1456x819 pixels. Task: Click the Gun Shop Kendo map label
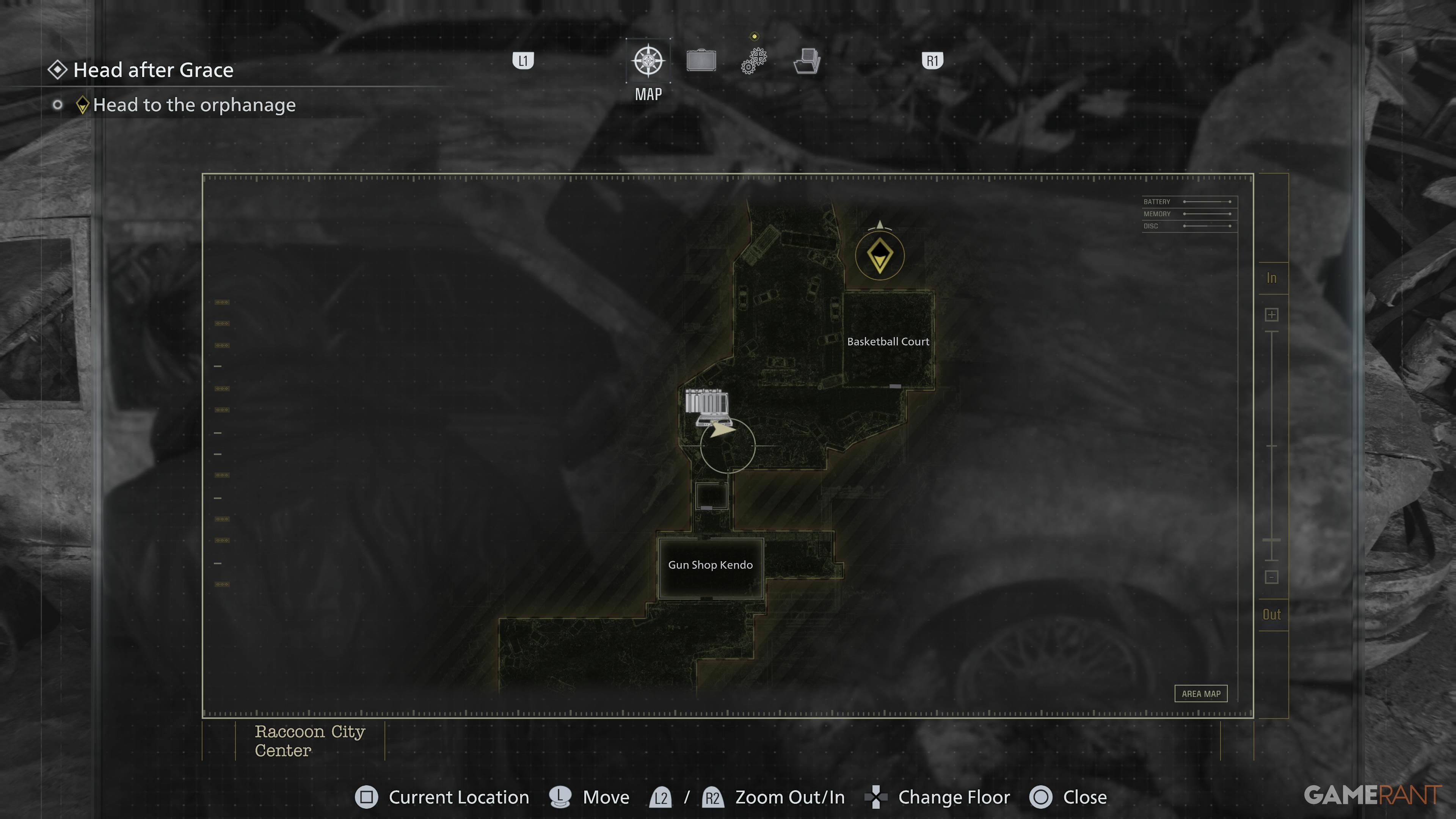(x=711, y=565)
